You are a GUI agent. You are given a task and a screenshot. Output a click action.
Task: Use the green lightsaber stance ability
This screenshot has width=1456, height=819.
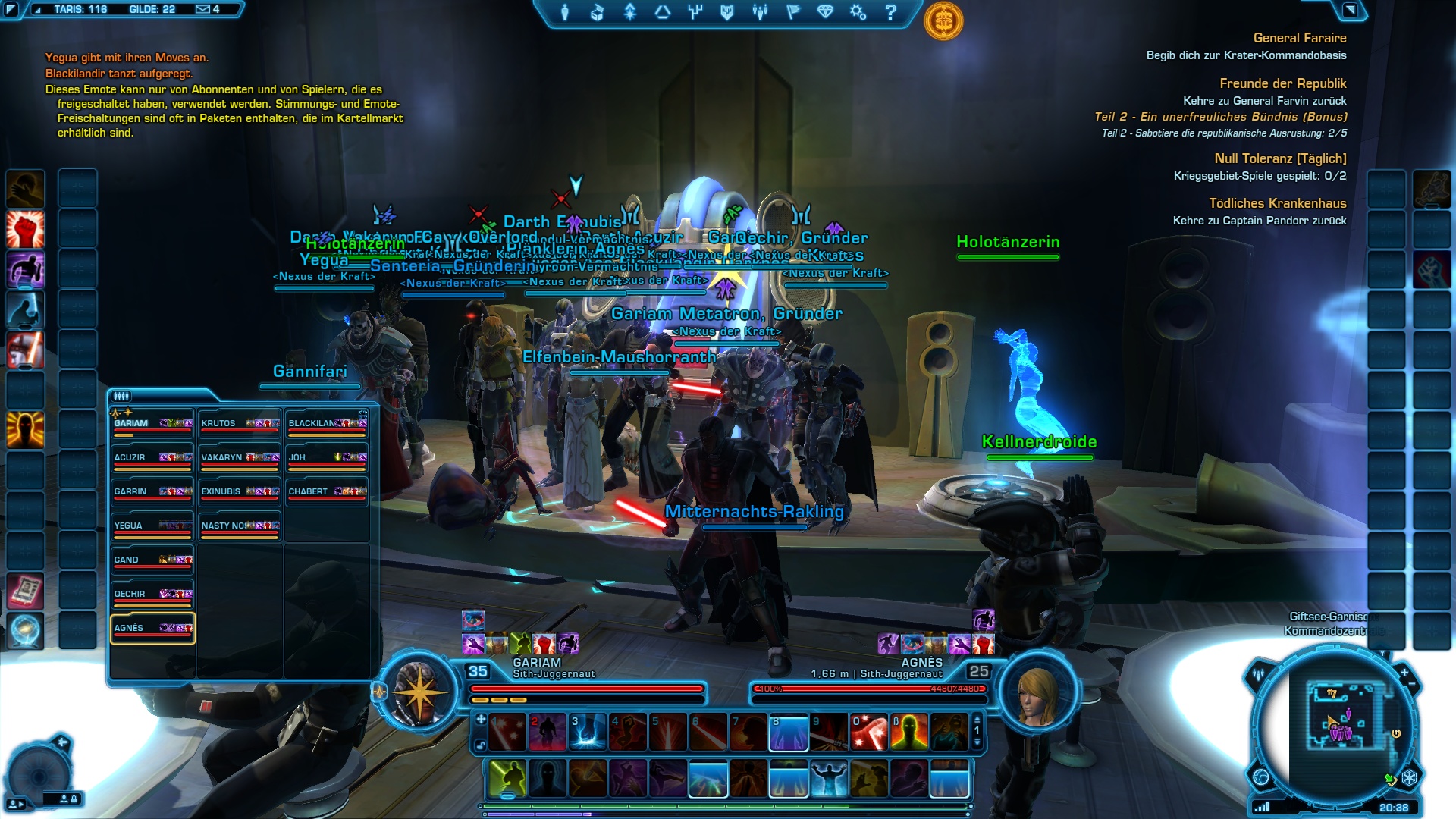coord(507,779)
